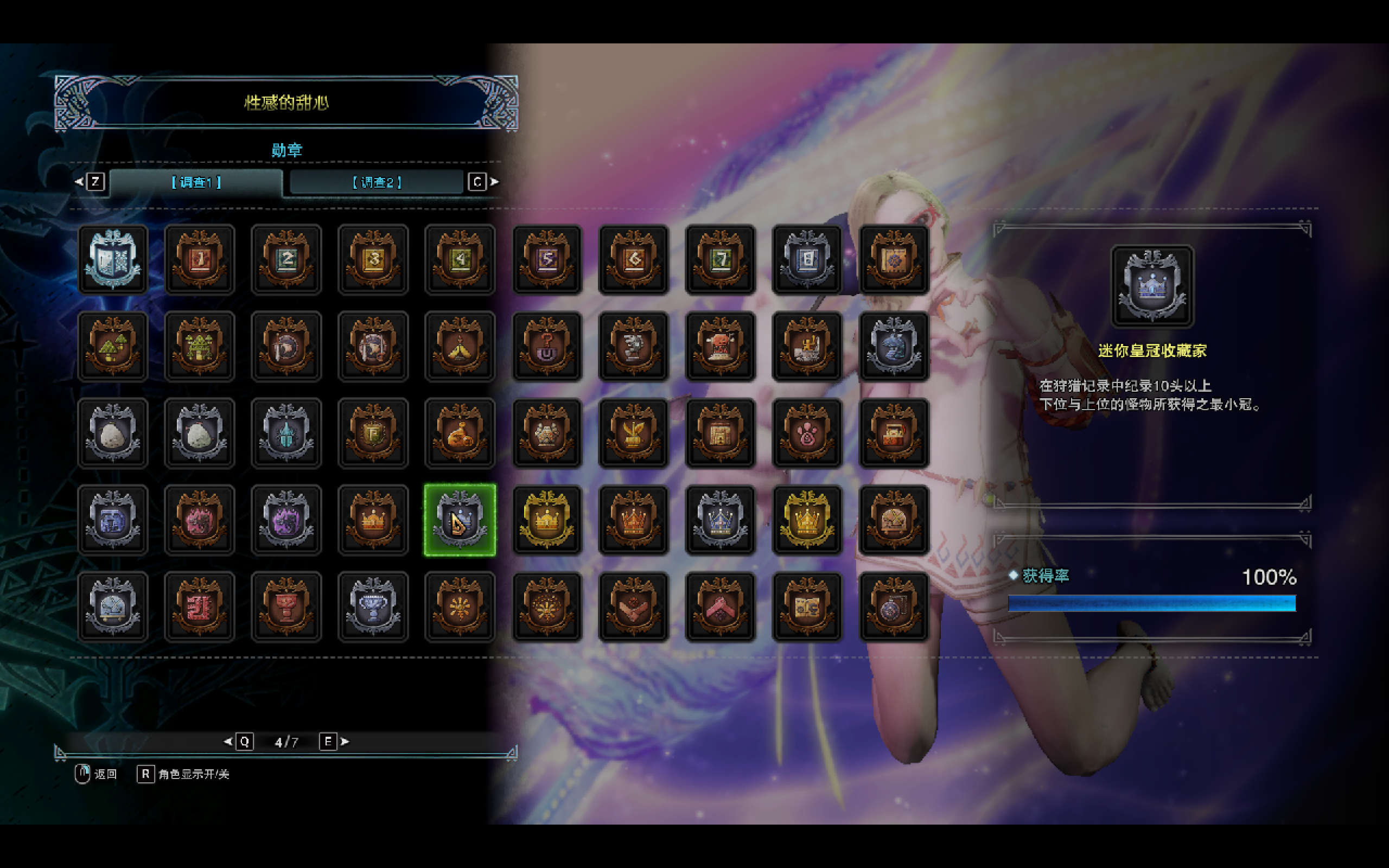Click the green-highlighted mini crown medal
This screenshot has height=868, width=1389.
point(460,520)
